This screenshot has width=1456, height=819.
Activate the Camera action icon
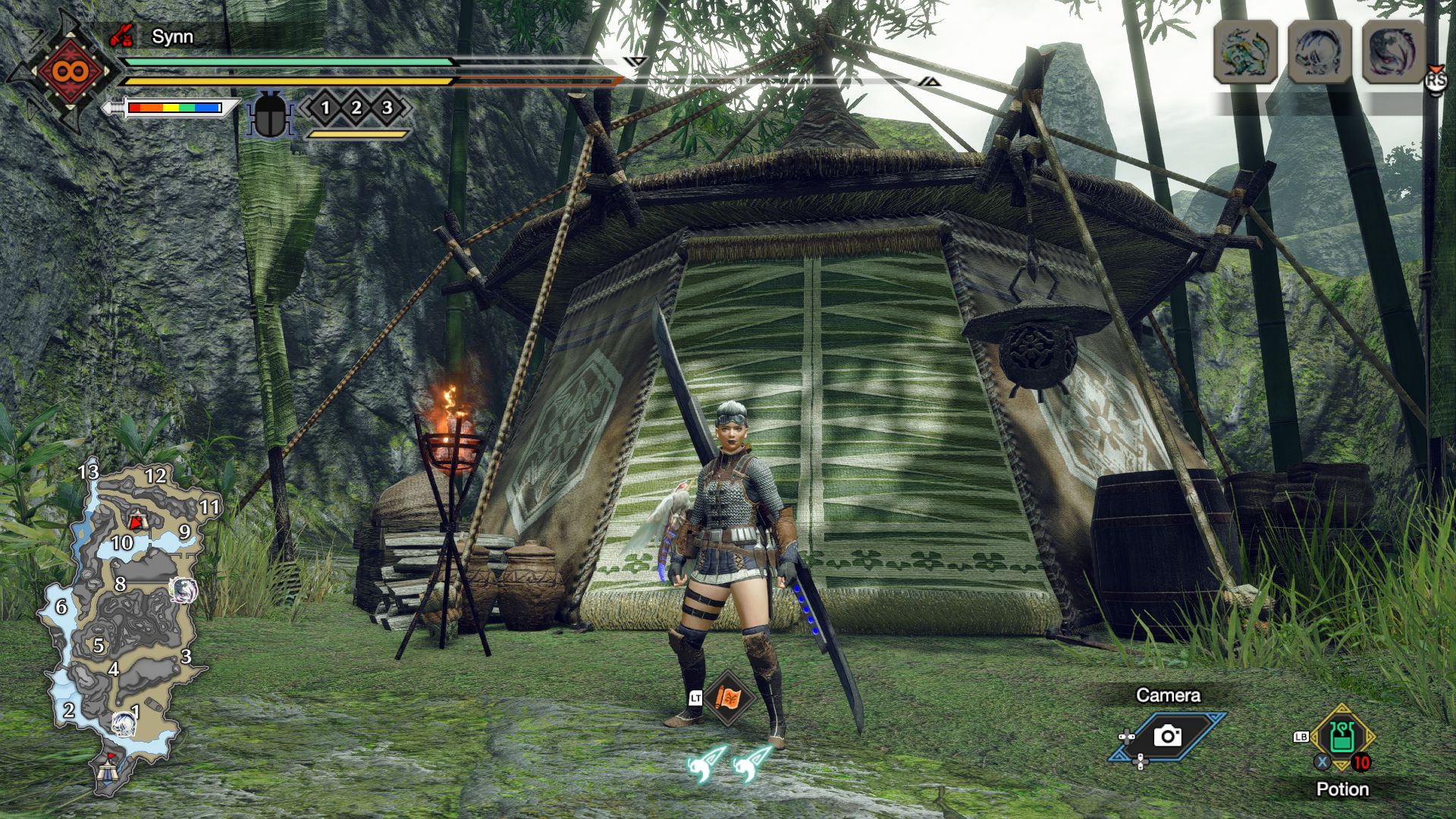click(1167, 736)
